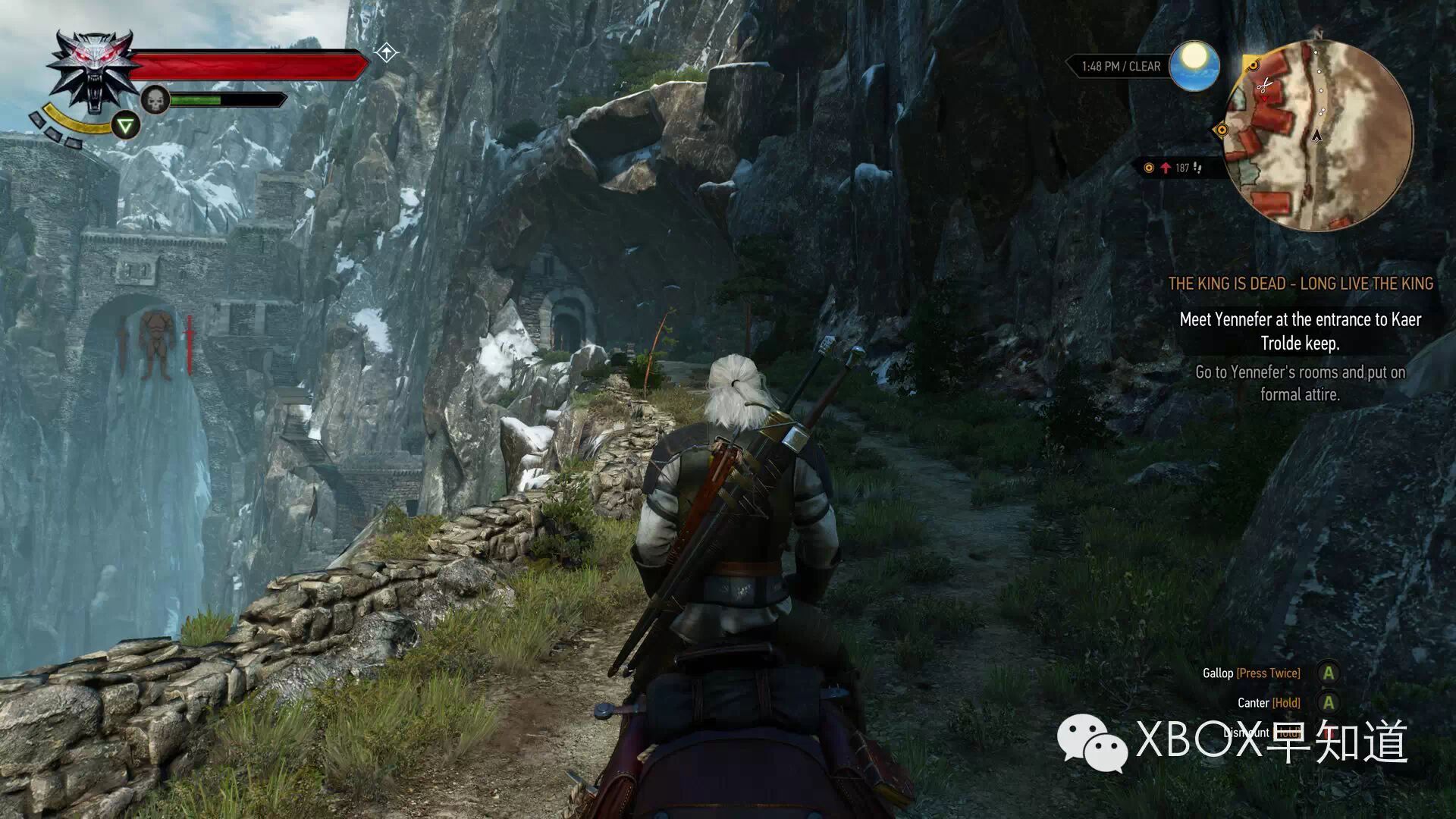
Task: Click the Yennefer's rooms formal attire objective
Action: point(1300,383)
